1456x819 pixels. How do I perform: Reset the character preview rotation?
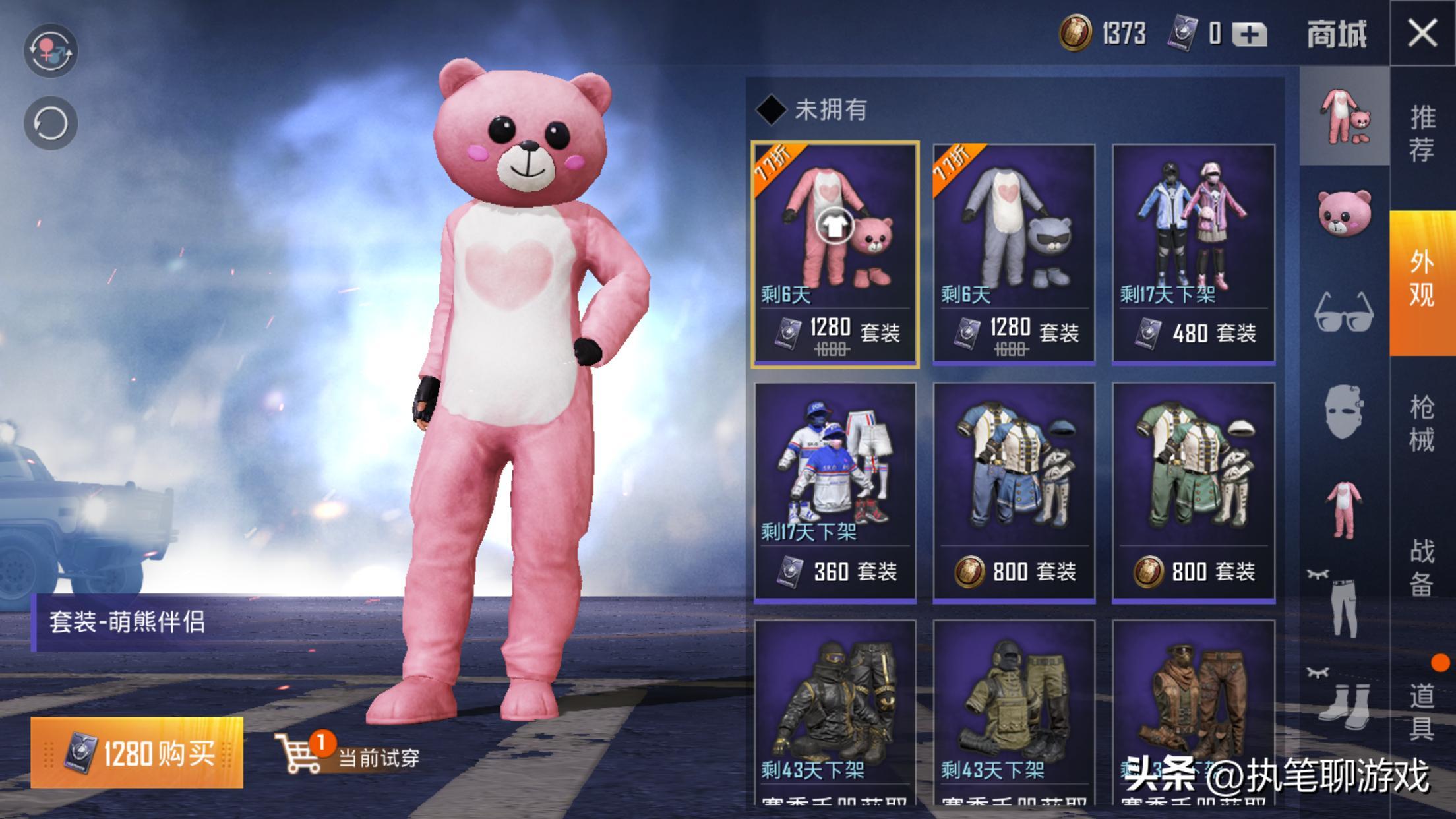coord(51,123)
